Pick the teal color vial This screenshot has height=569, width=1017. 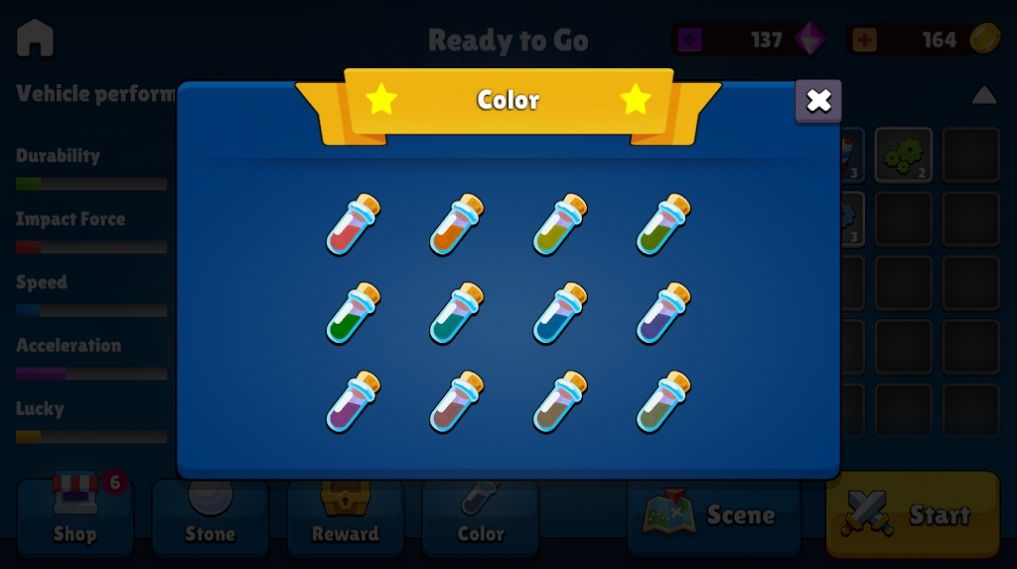[x=456, y=314]
